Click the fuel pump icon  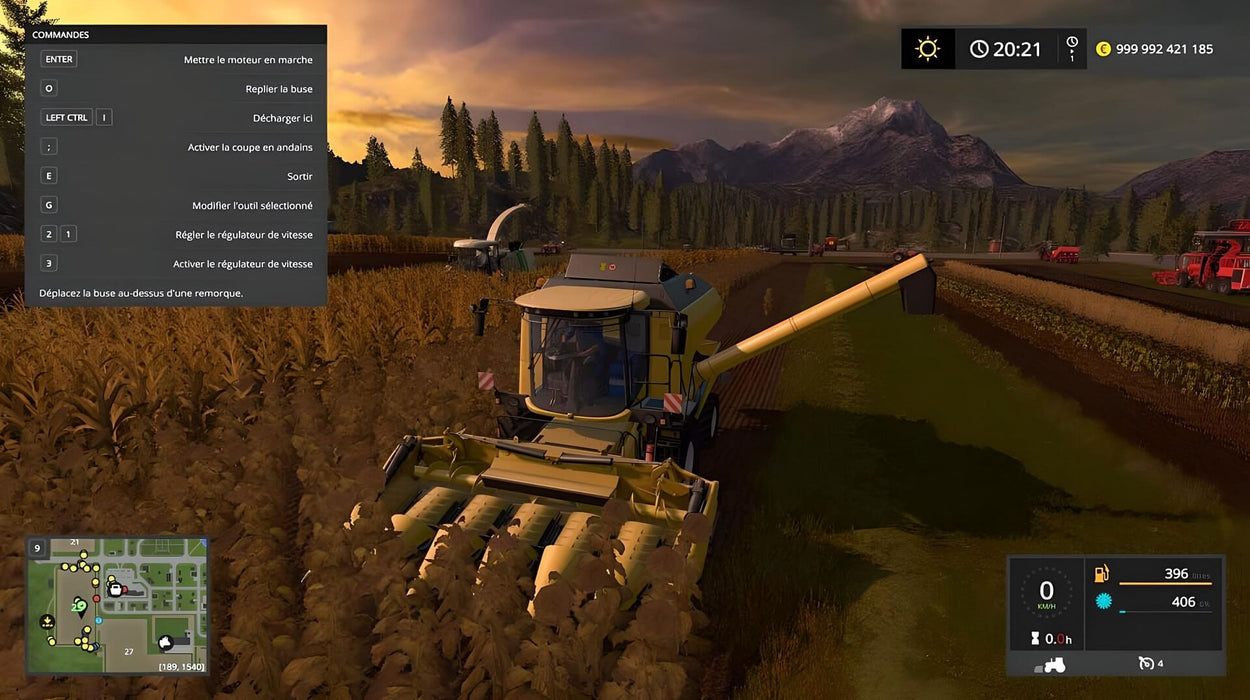click(x=1101, y=574)
